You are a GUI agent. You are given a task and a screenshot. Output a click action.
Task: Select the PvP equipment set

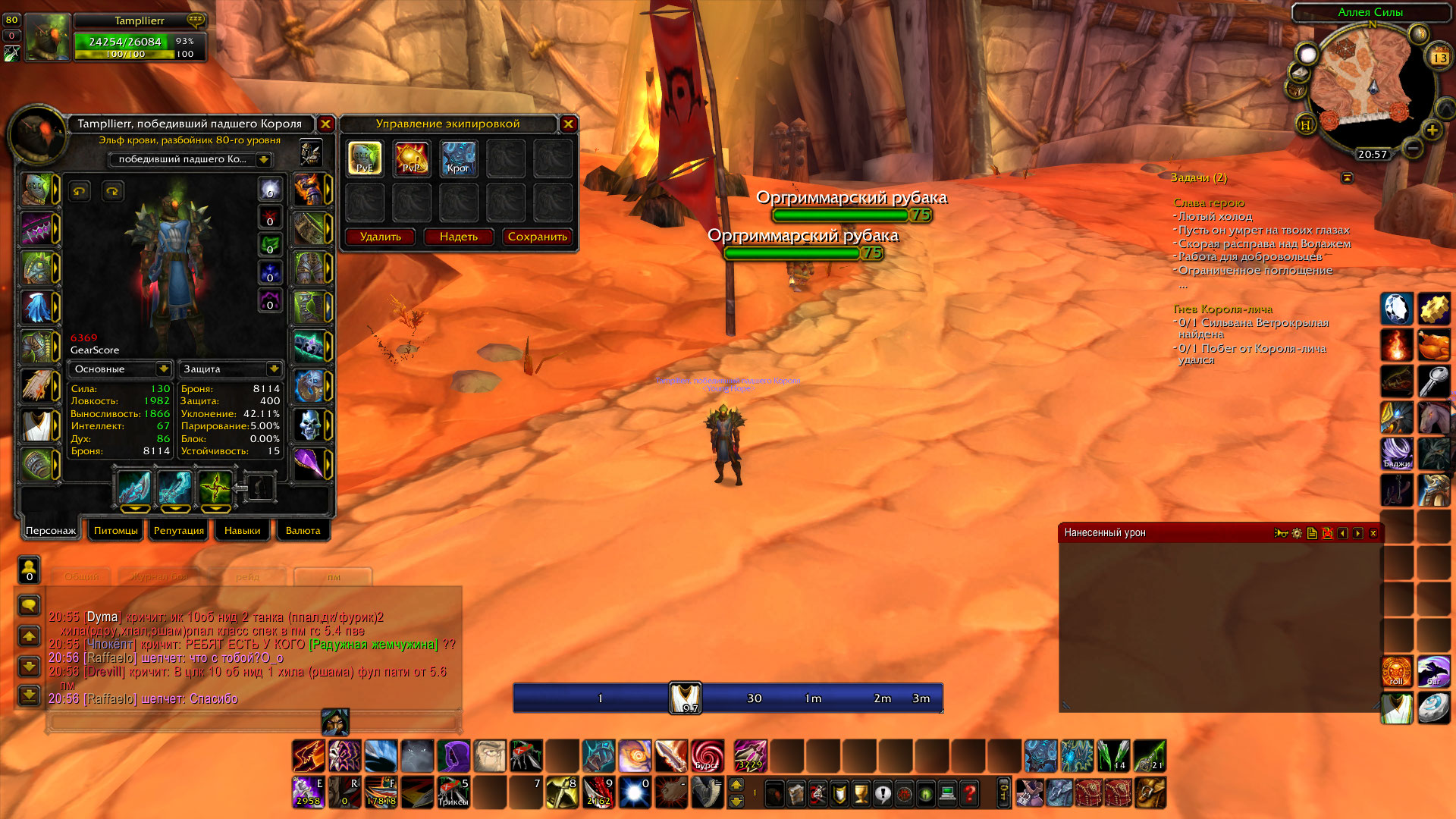pos(412,158)
